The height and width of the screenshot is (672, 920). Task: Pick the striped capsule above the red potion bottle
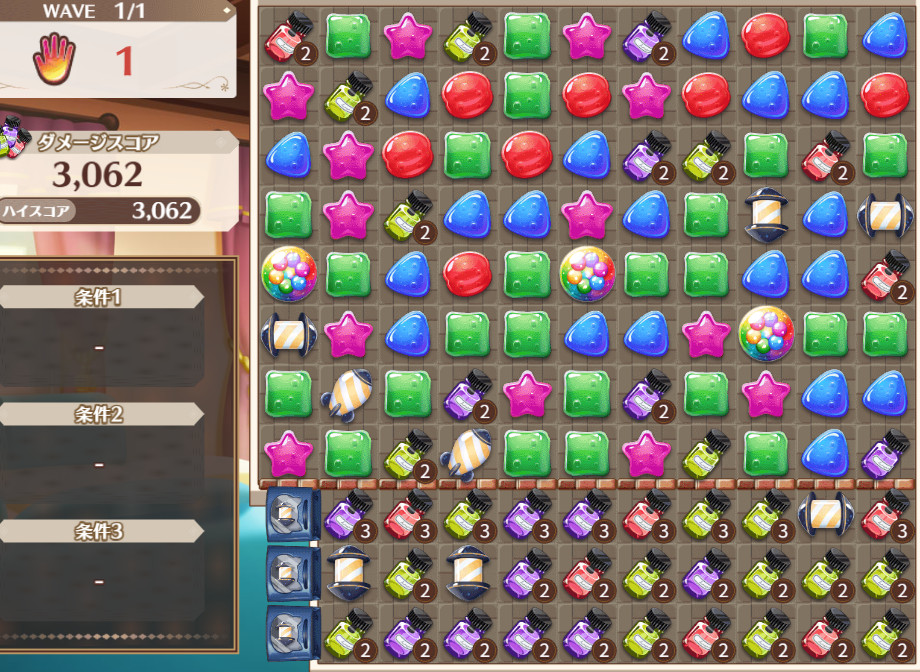pos(884,213)
